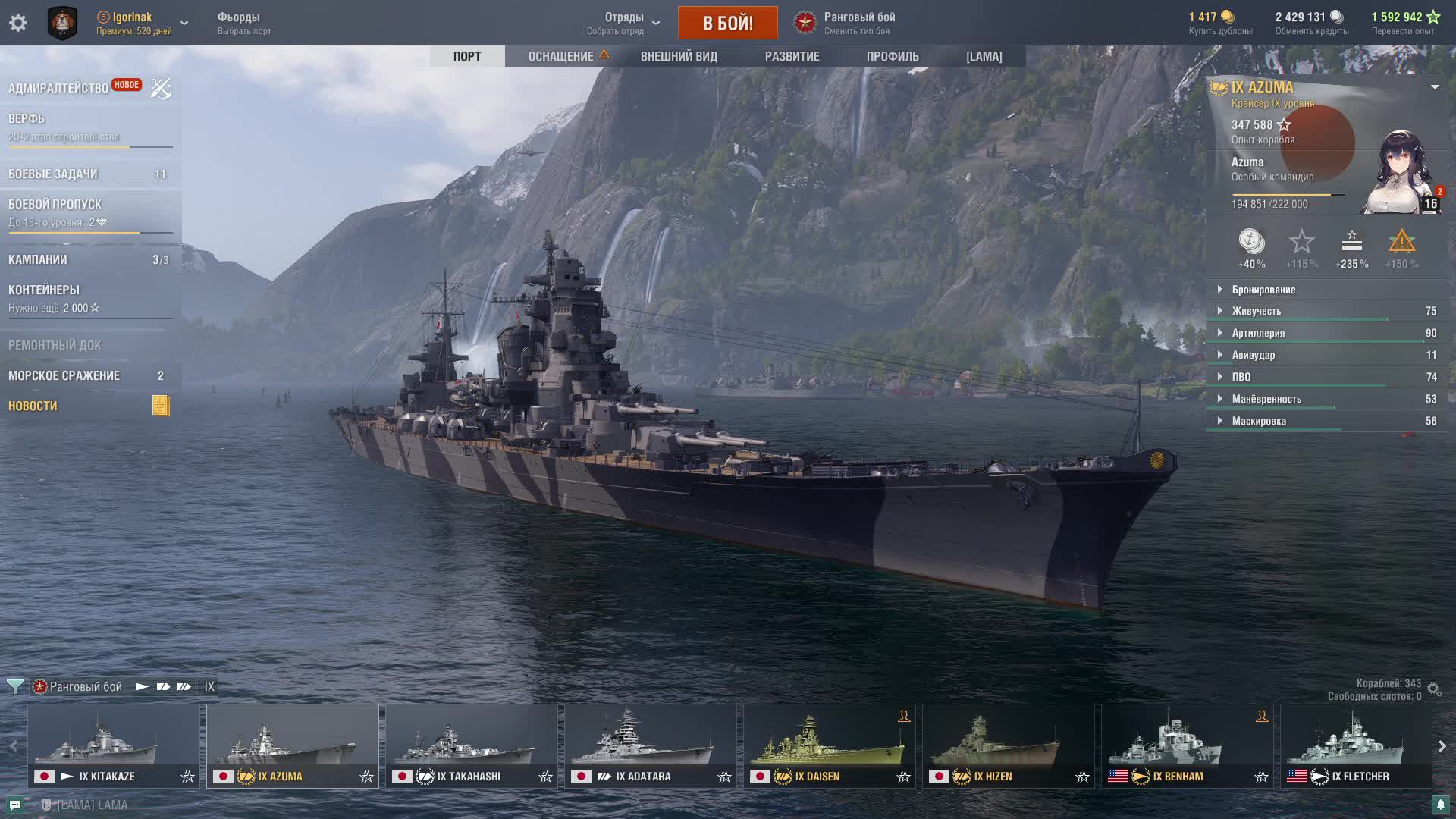Show the ПРОФИЛЬ tab
This screenshot has height=819, width=1456.
point(893,56)
